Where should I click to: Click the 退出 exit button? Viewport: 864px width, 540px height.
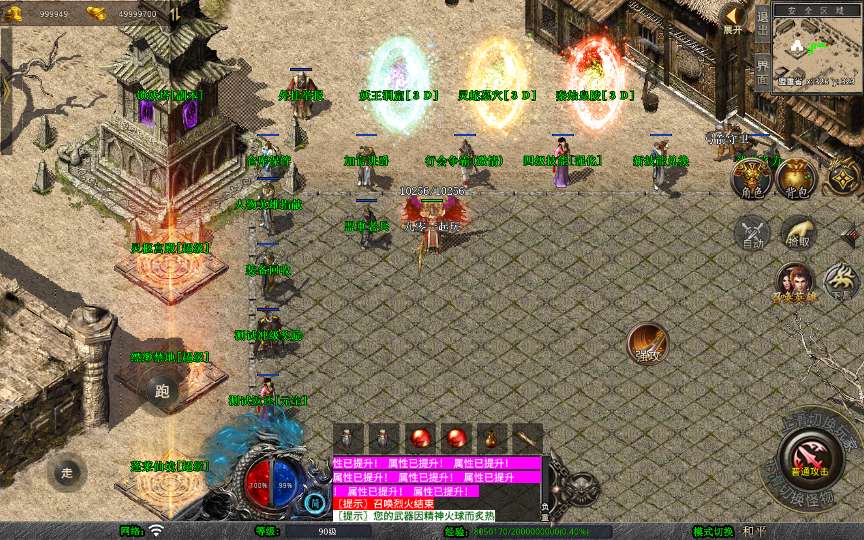point(762,27)
